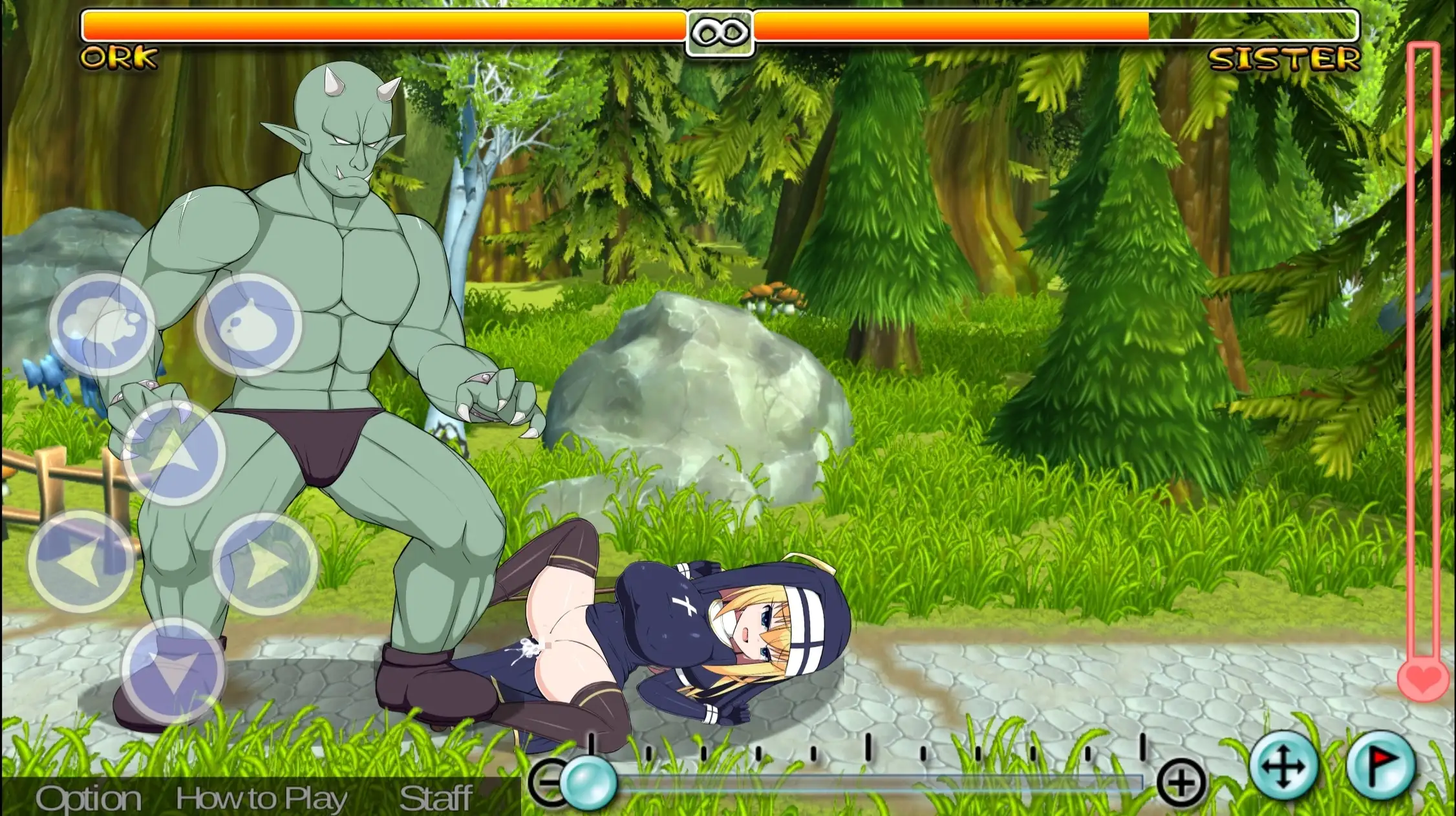
Task: Open the How to Play screen
Action: point(261,799)
